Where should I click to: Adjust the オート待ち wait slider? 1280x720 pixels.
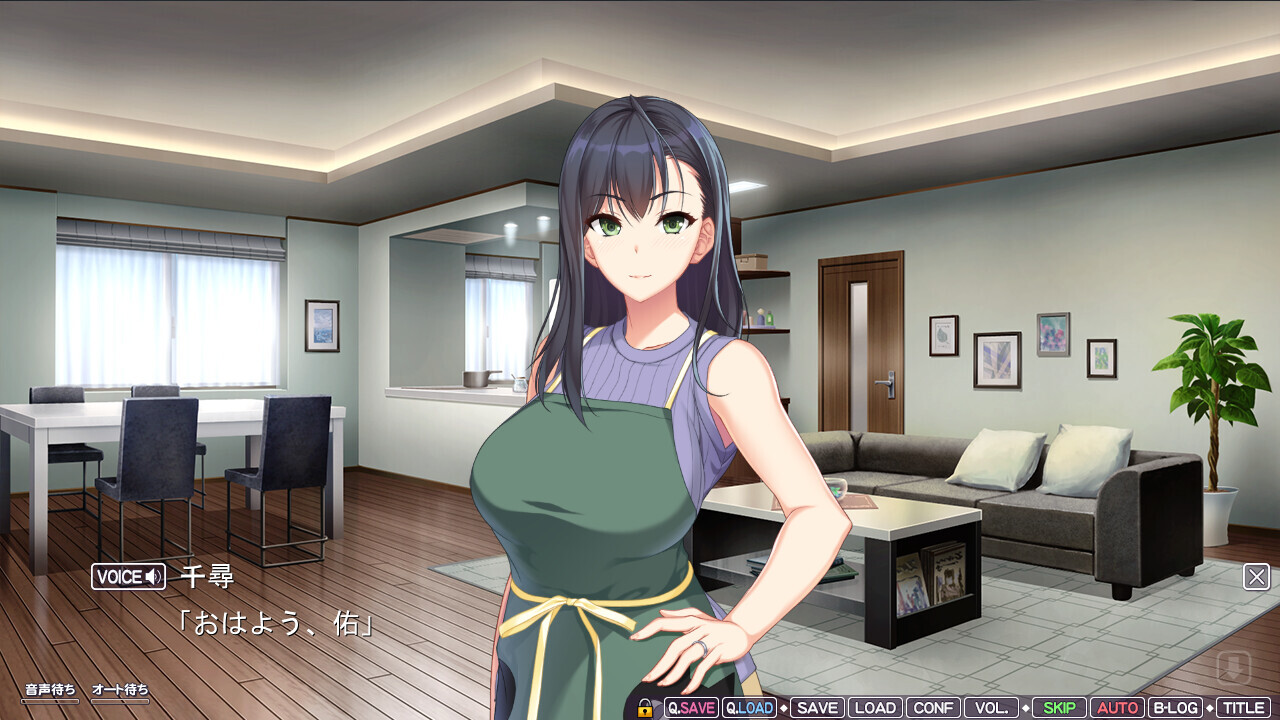(x=120, y=701)
